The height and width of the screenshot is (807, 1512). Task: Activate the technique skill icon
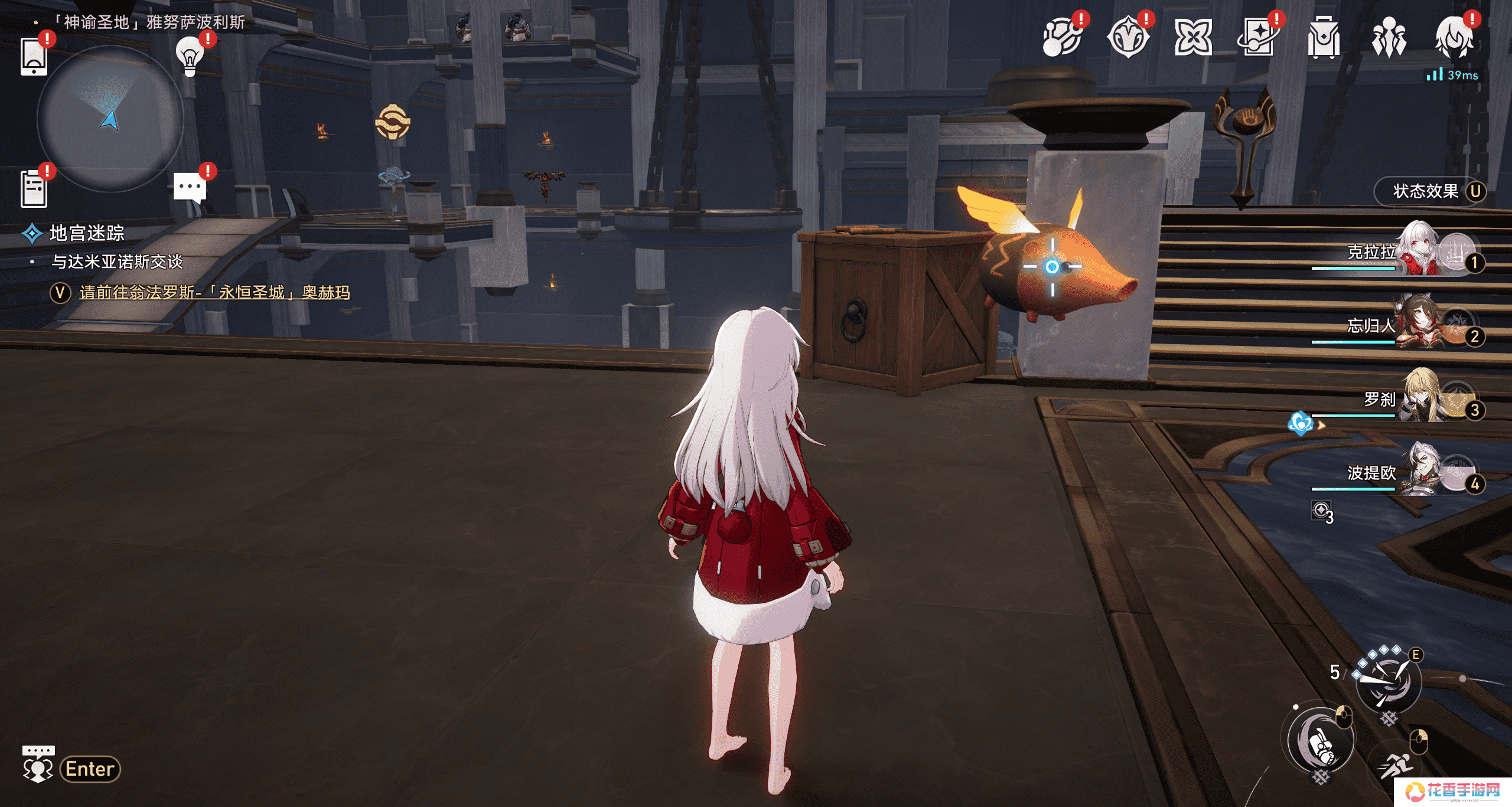click(1388, 682)
